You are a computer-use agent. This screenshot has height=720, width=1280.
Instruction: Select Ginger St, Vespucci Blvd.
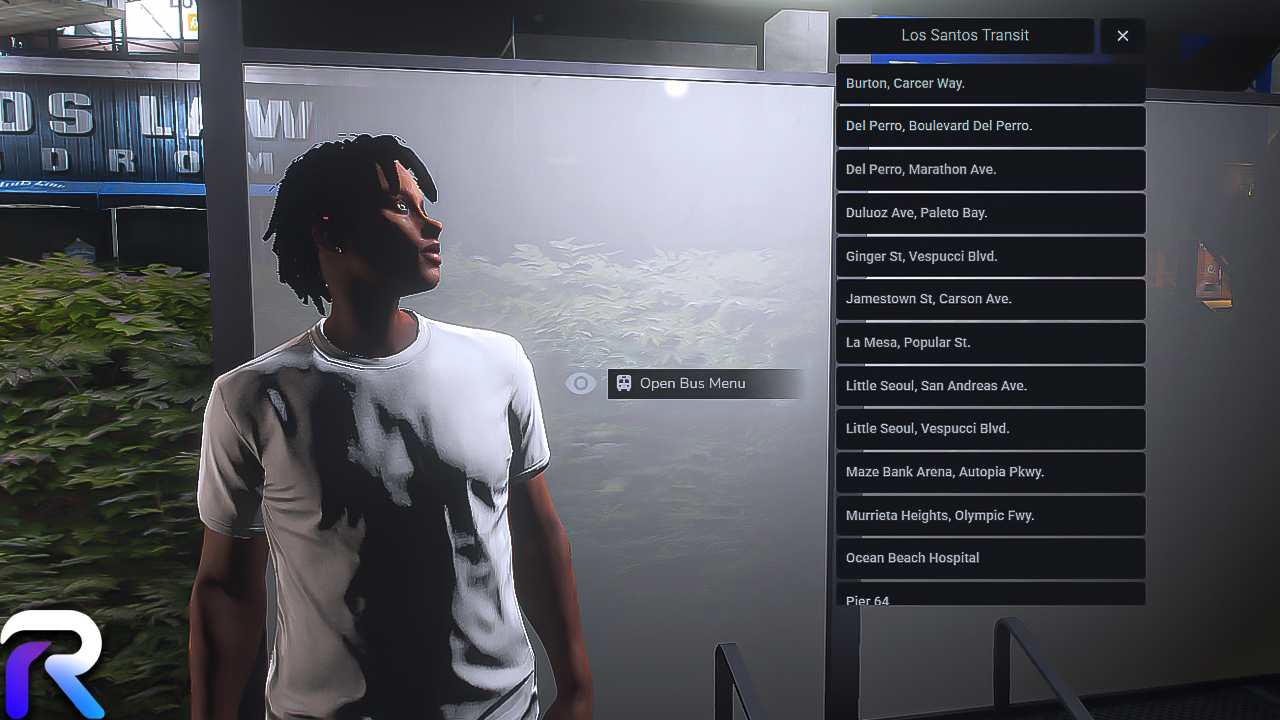(990, 256)
